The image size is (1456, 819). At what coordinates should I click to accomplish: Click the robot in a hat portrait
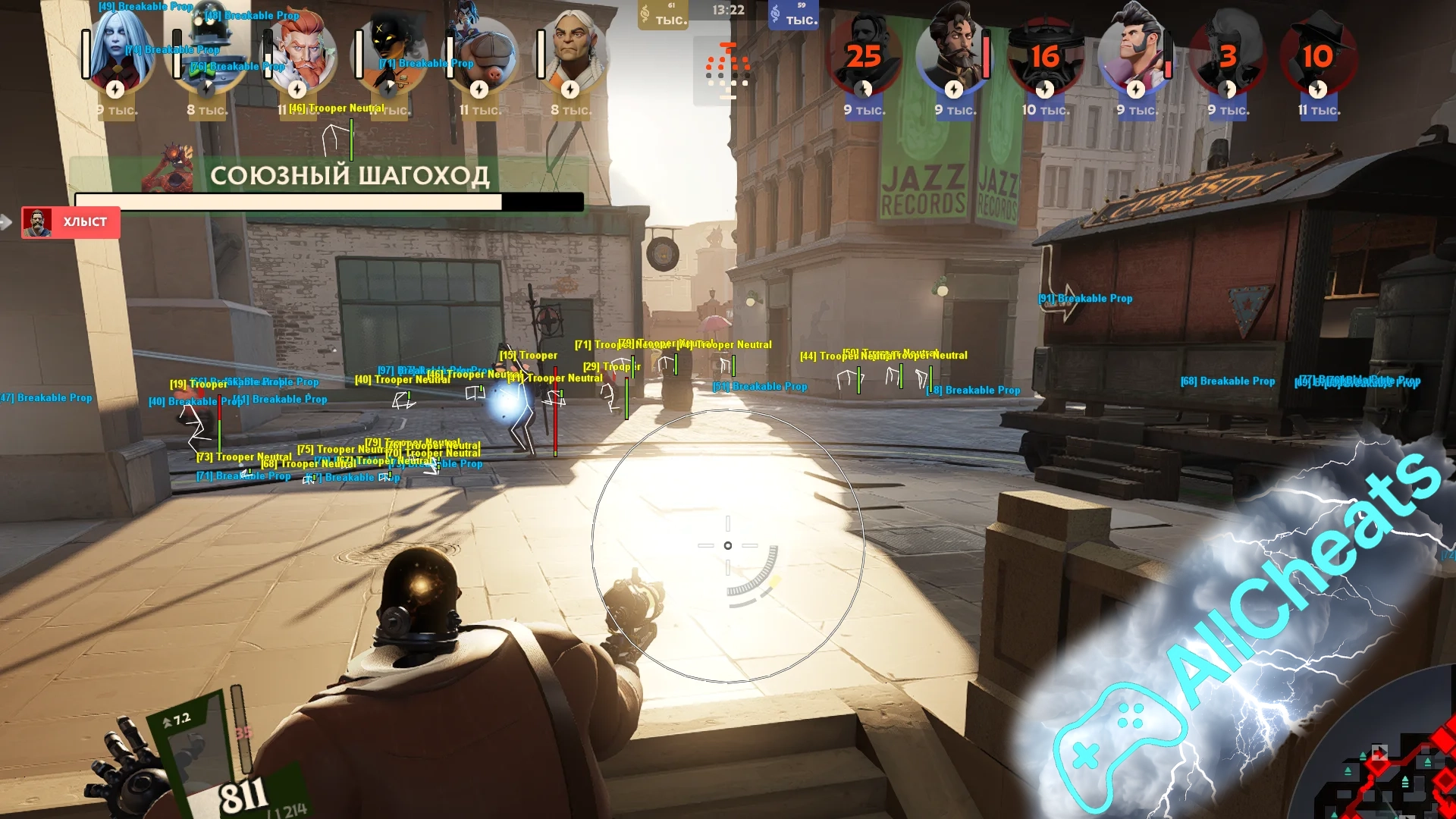[209, 53]
